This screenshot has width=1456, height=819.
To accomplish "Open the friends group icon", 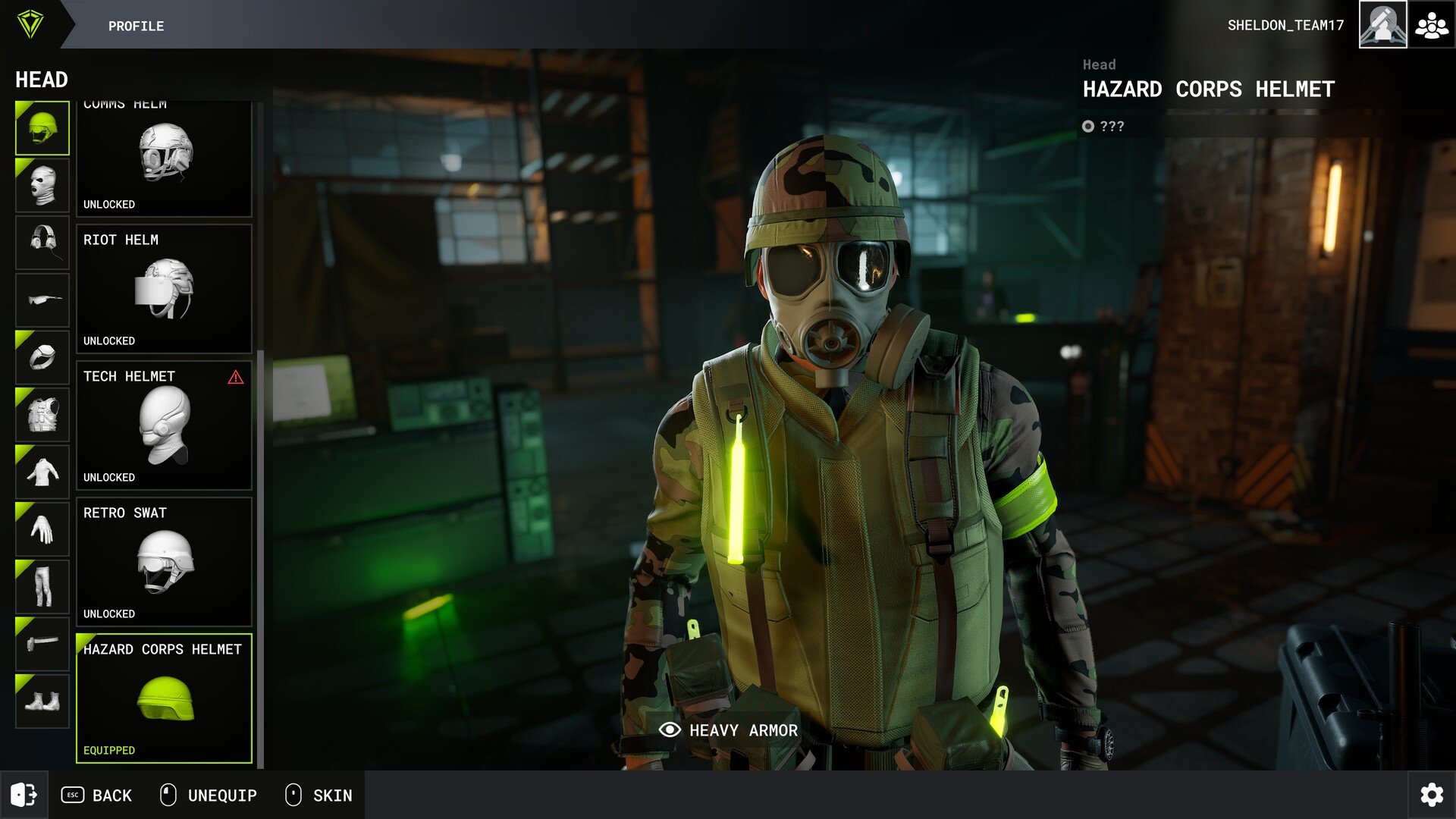I will 1432,25.
